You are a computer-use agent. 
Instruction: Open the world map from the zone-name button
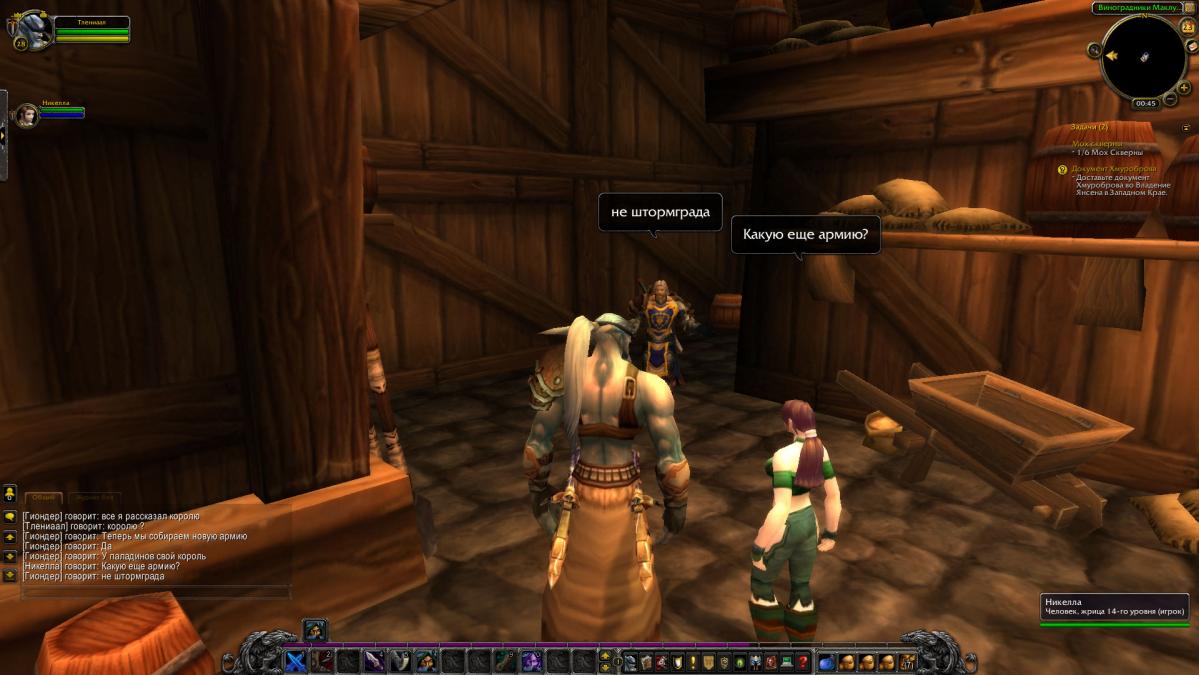(x=1140, y=8)
